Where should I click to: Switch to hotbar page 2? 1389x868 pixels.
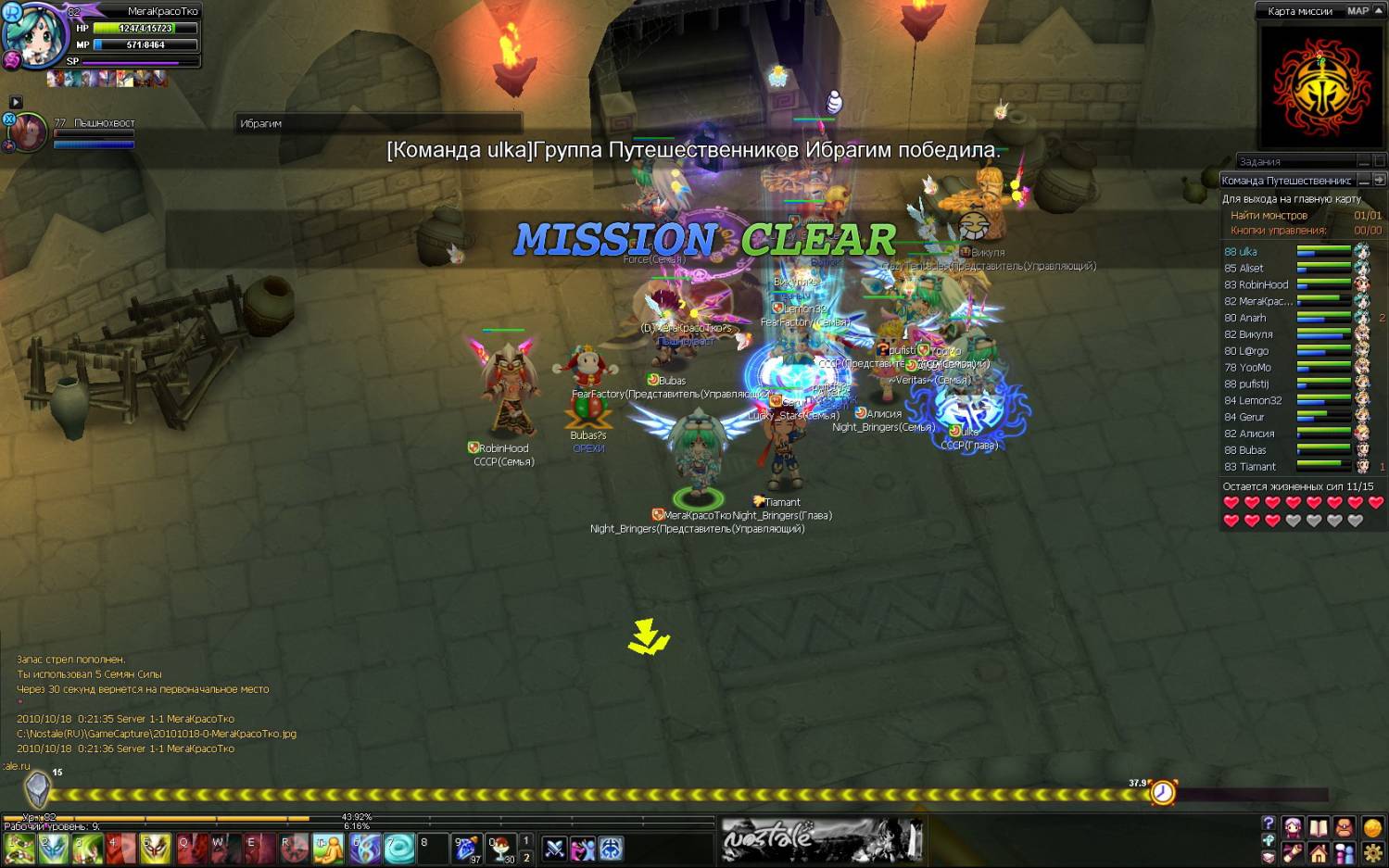click(x=526, y=858)
